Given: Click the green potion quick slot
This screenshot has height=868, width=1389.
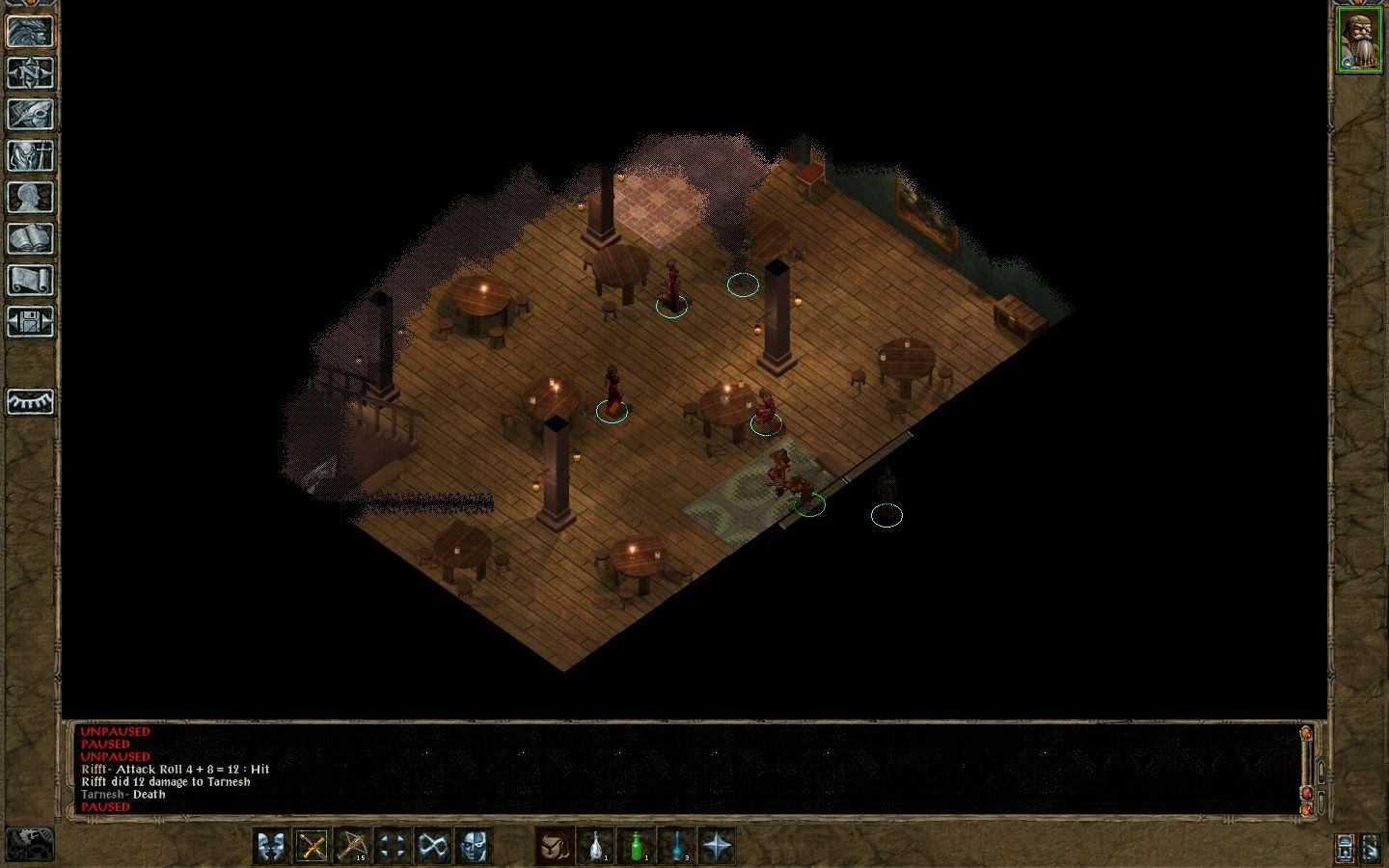Looking at the screenshot, I should pyautogui.click(x=638, y=848).
